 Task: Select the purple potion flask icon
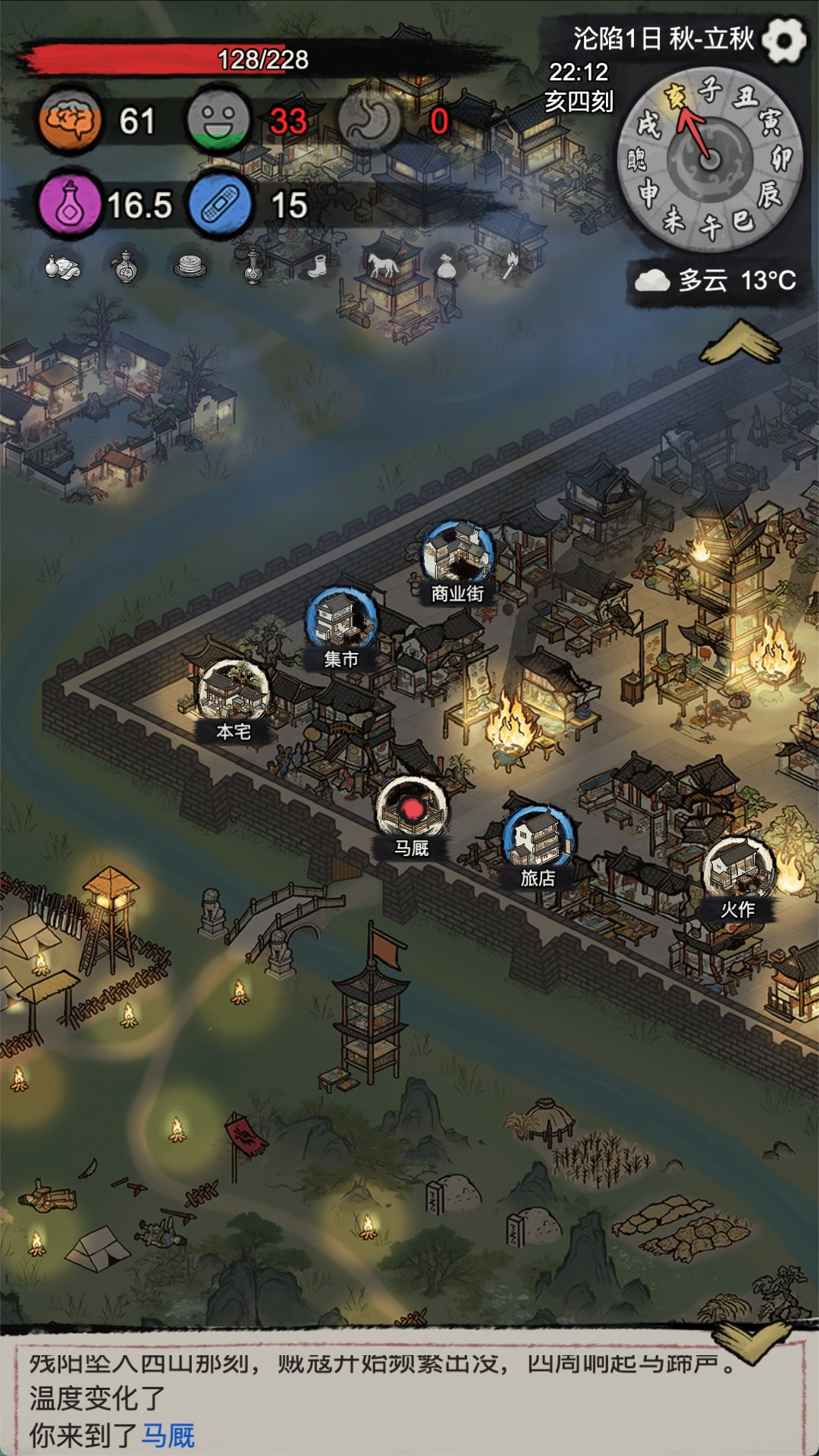point(71,205)
